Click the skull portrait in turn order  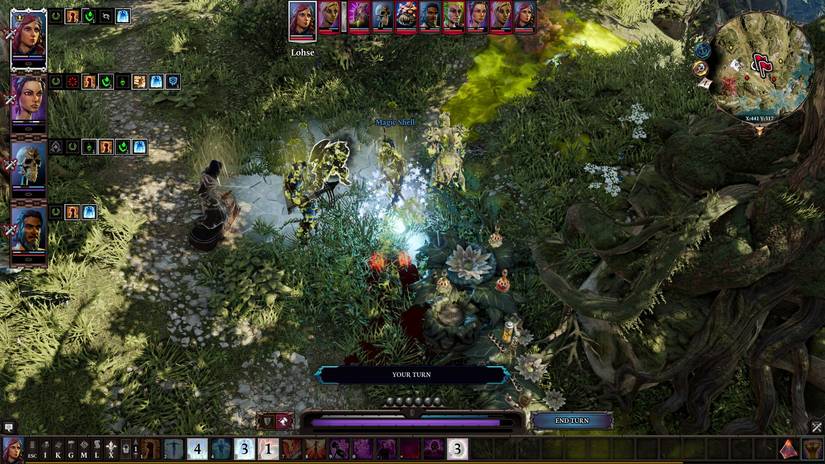(x=384, y=16)
